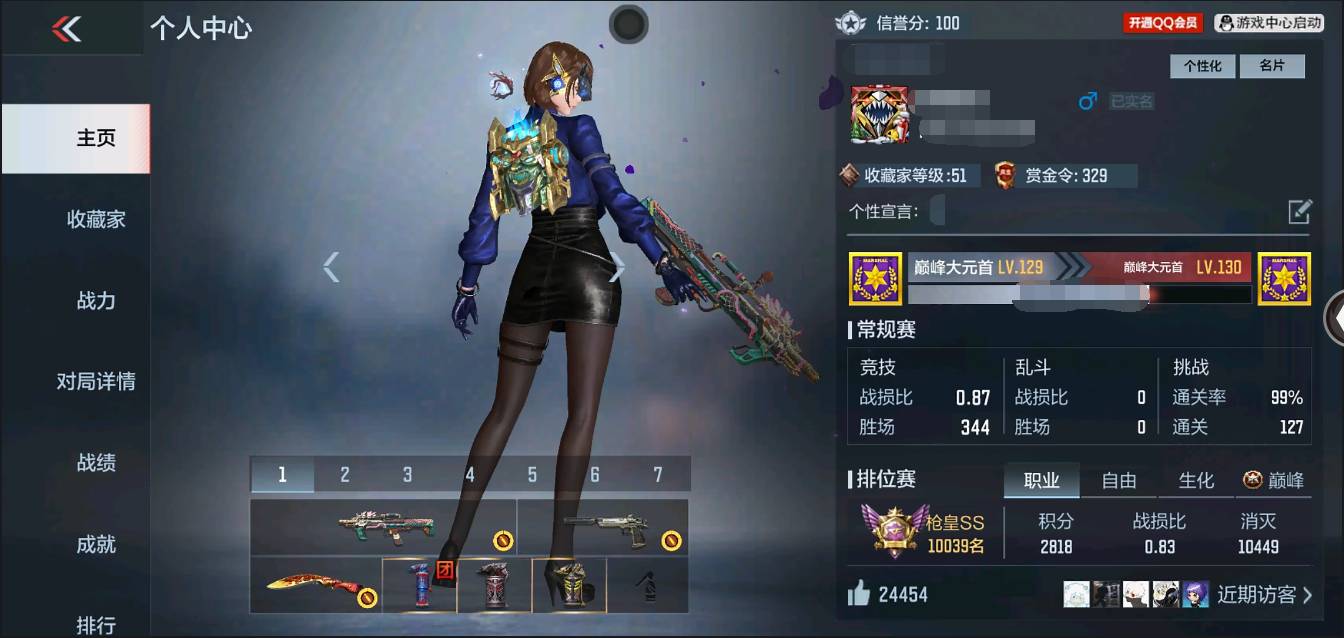Image resolution: width=1344 pixels, height=638 pixels.
Task: Click the 开通QQ会员 button
Action: 1162,23
